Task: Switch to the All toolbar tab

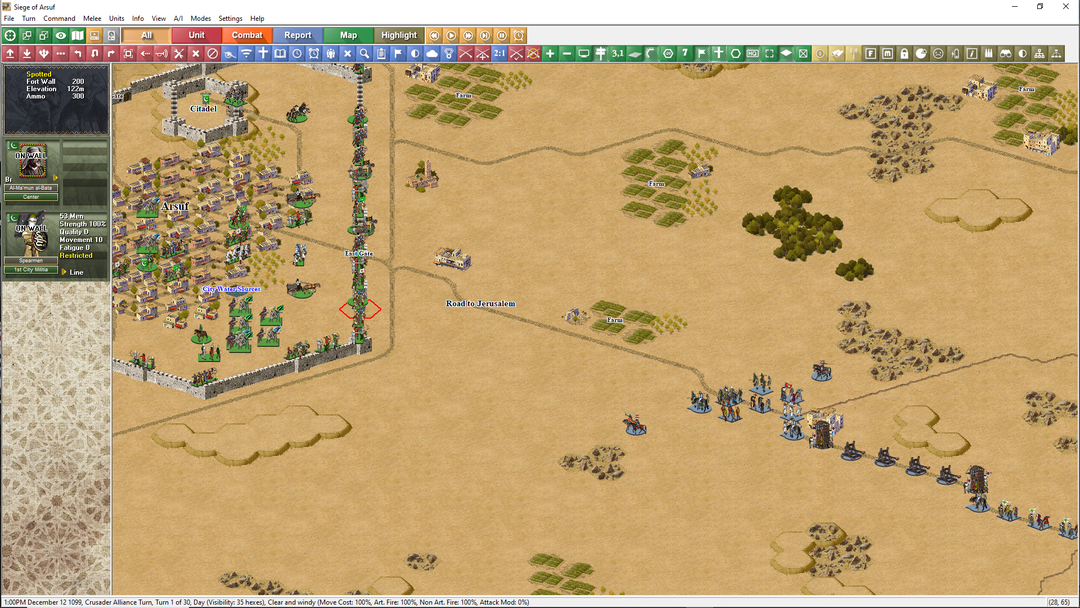Action: point(147,35)
